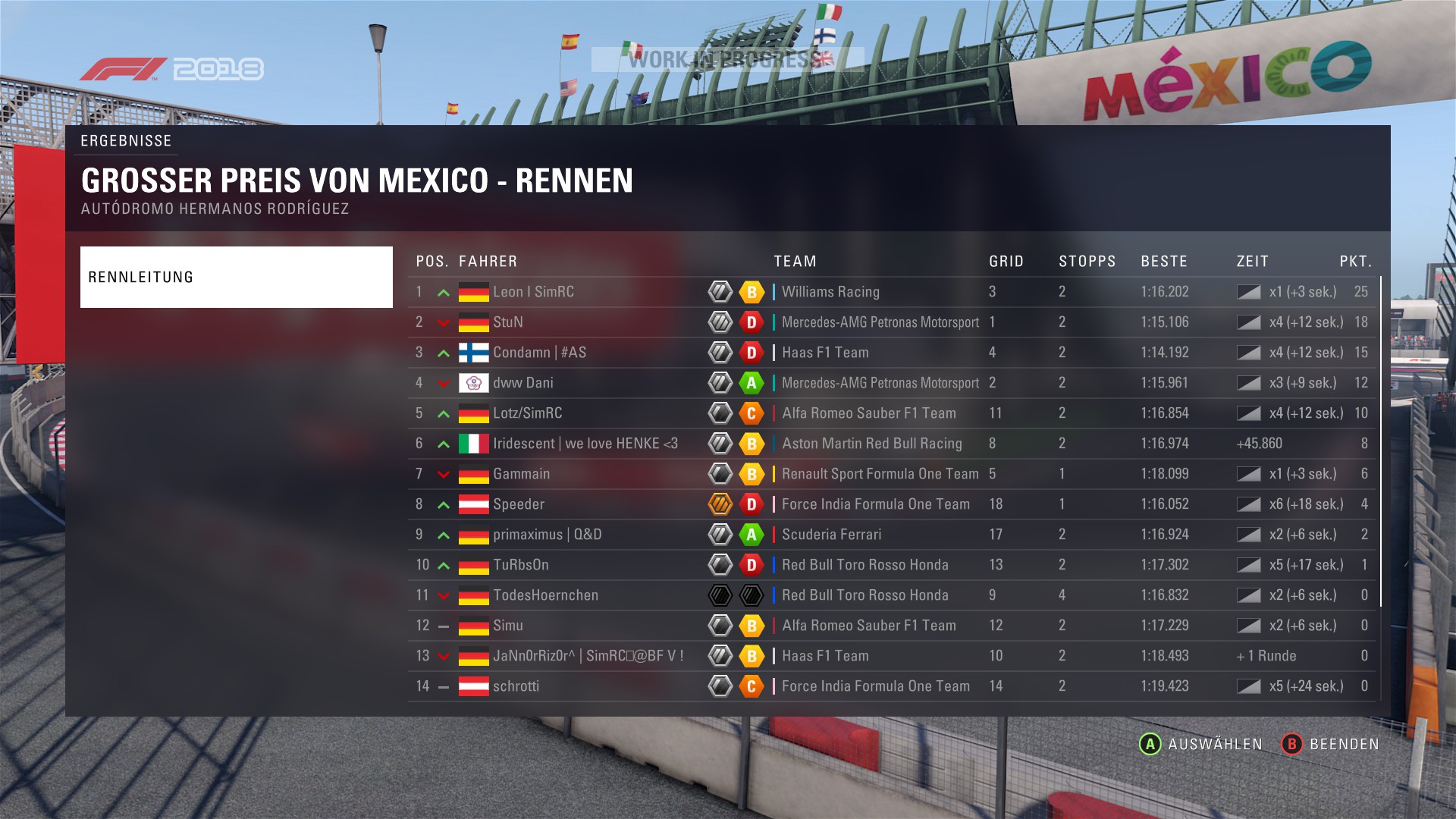Image resolution: width=1456 pixels, height=819 pixels.
Task: Select Speeder's Force India row
Action: pos(519,504)
